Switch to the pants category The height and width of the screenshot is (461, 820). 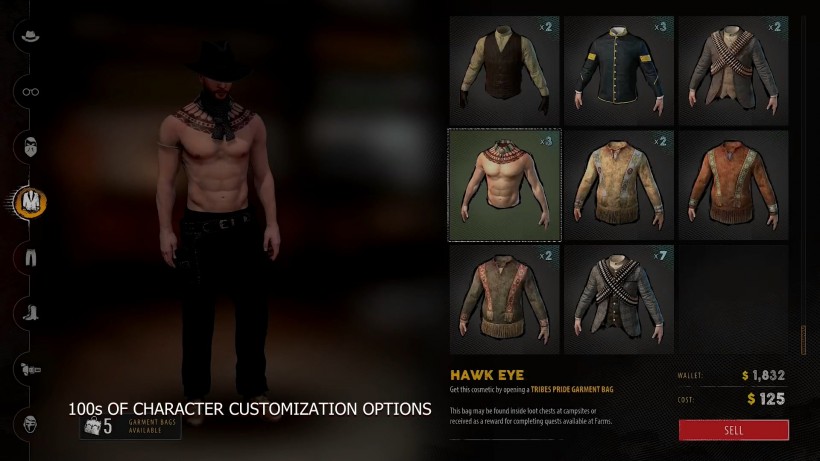(30, 257)
